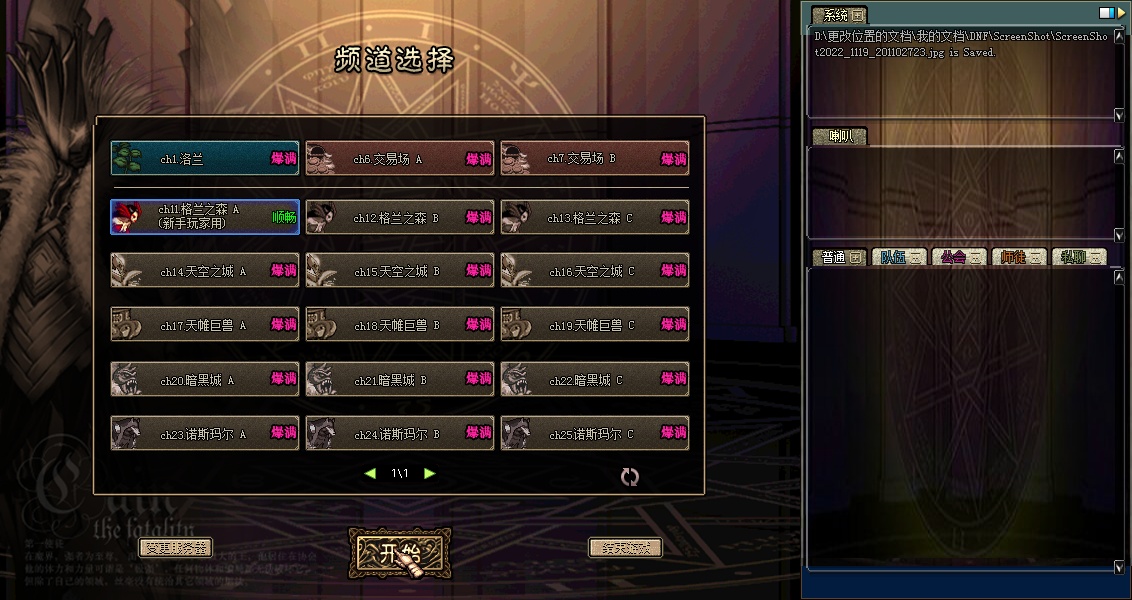
Task: Choose ch23 诺斯玛尔 A channel
Action: 205,434
